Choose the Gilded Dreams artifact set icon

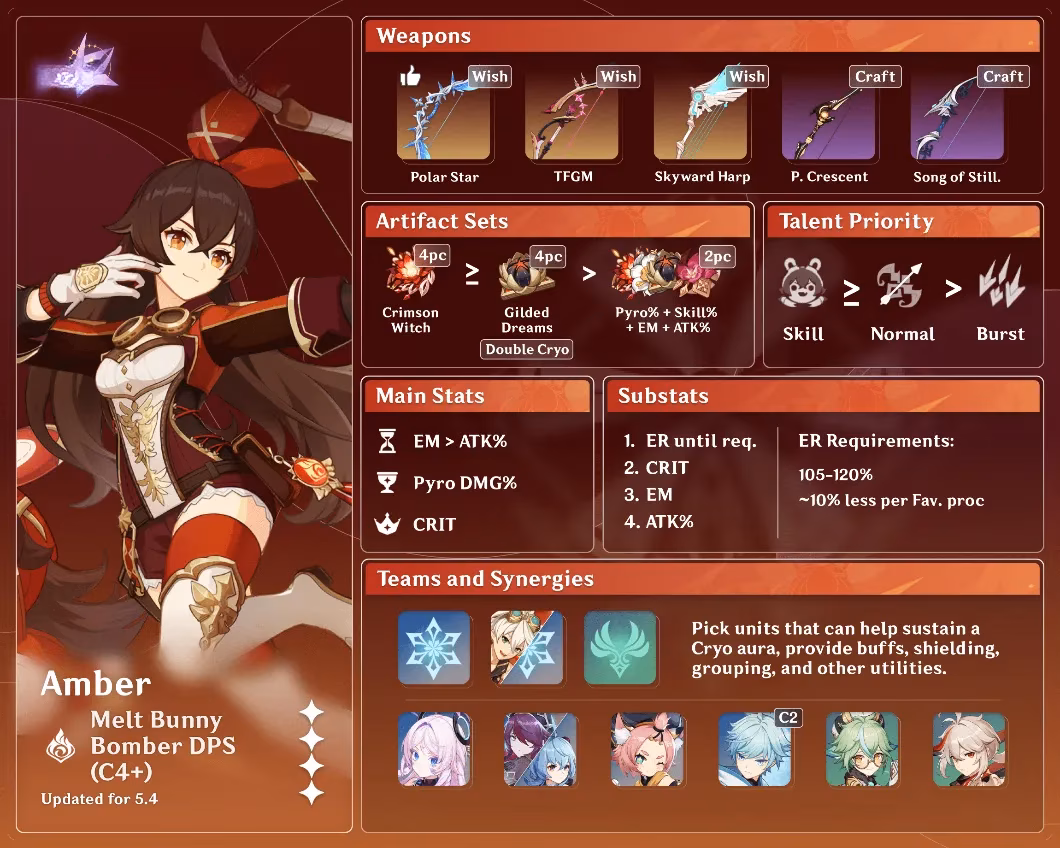[x=527, y=277]
